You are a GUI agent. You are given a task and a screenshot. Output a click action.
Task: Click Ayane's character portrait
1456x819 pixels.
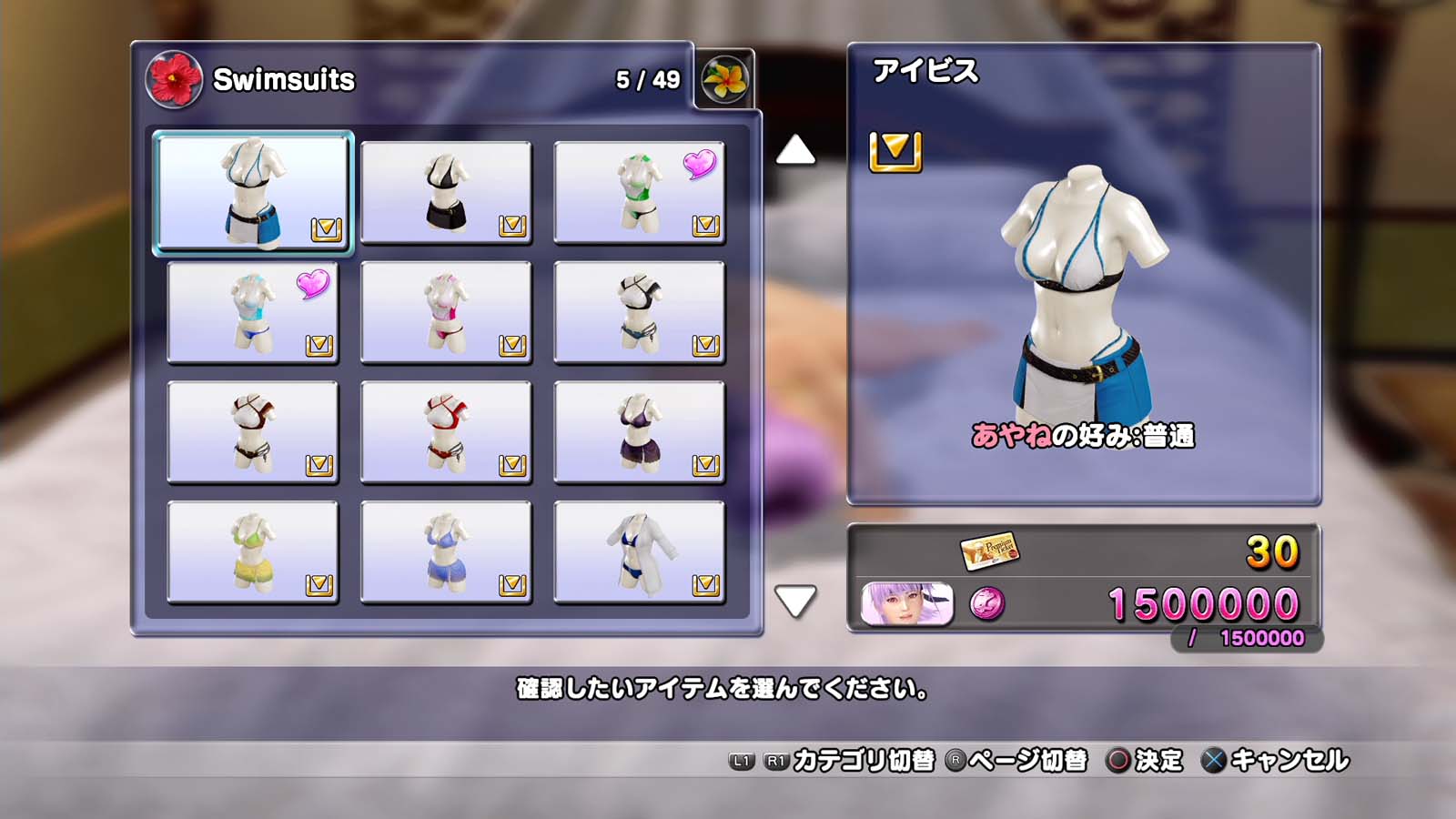[x=906, y=604]
